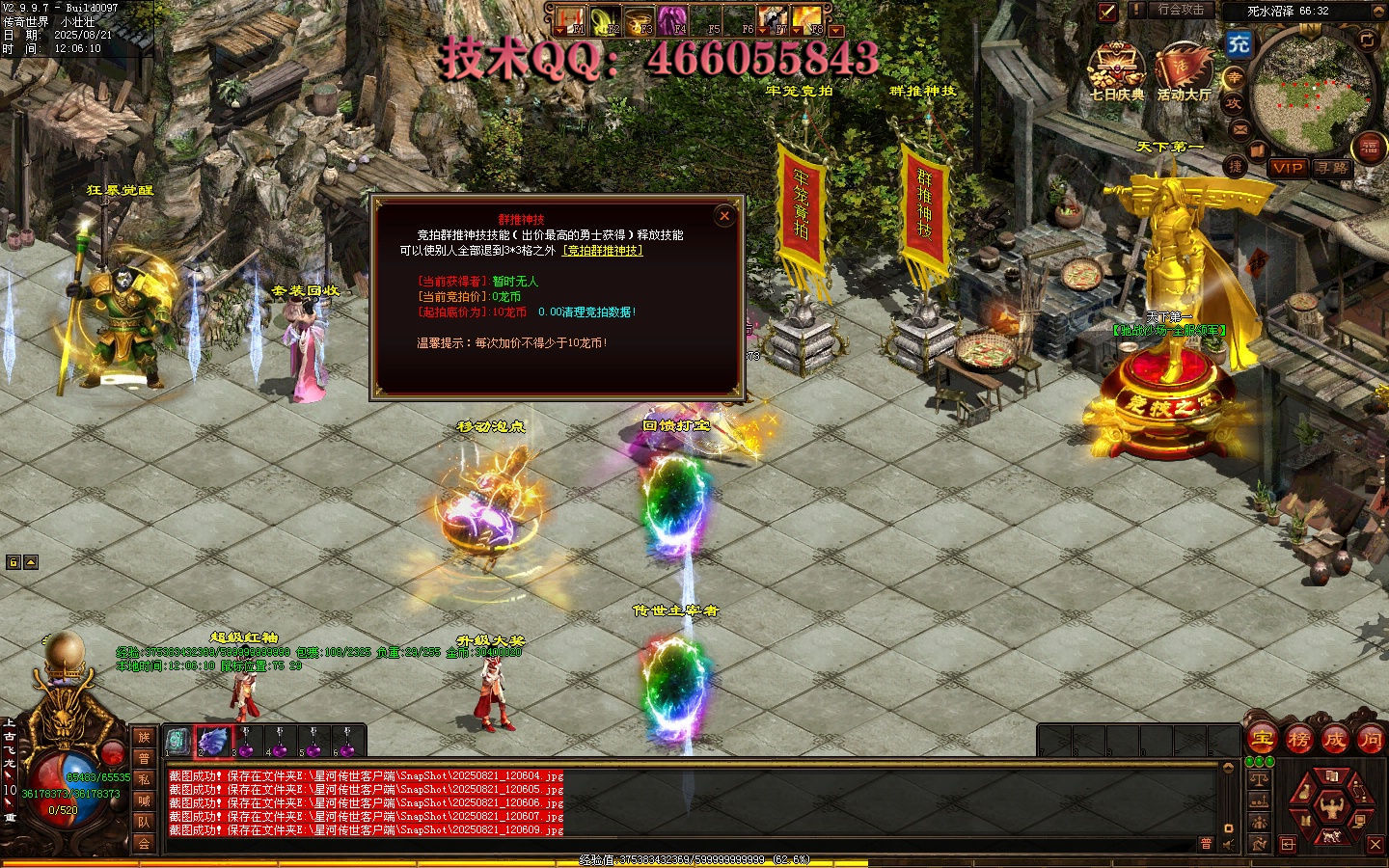Click the scales trade icon

click(x=1259, y=777)
